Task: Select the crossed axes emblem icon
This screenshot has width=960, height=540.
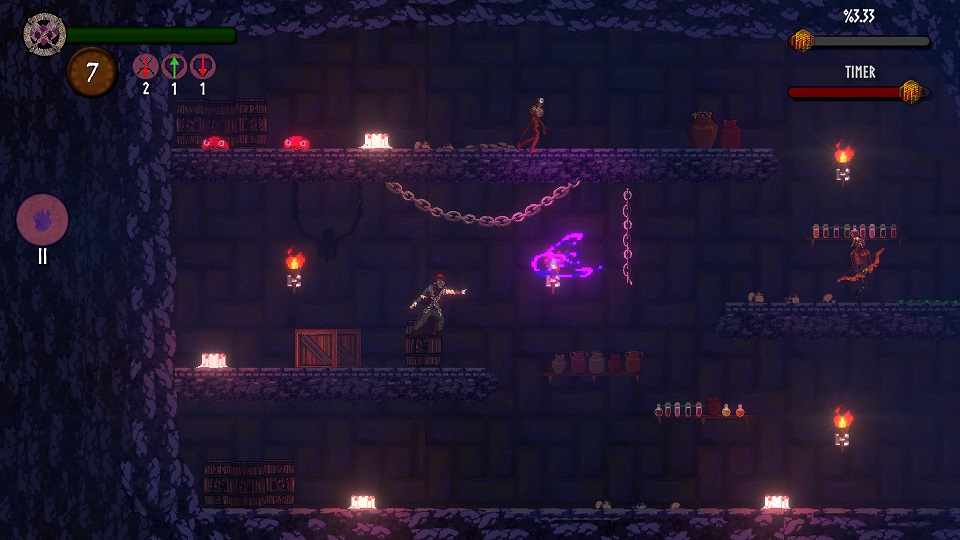Action: pyautogui.click(x=44, y=34)
